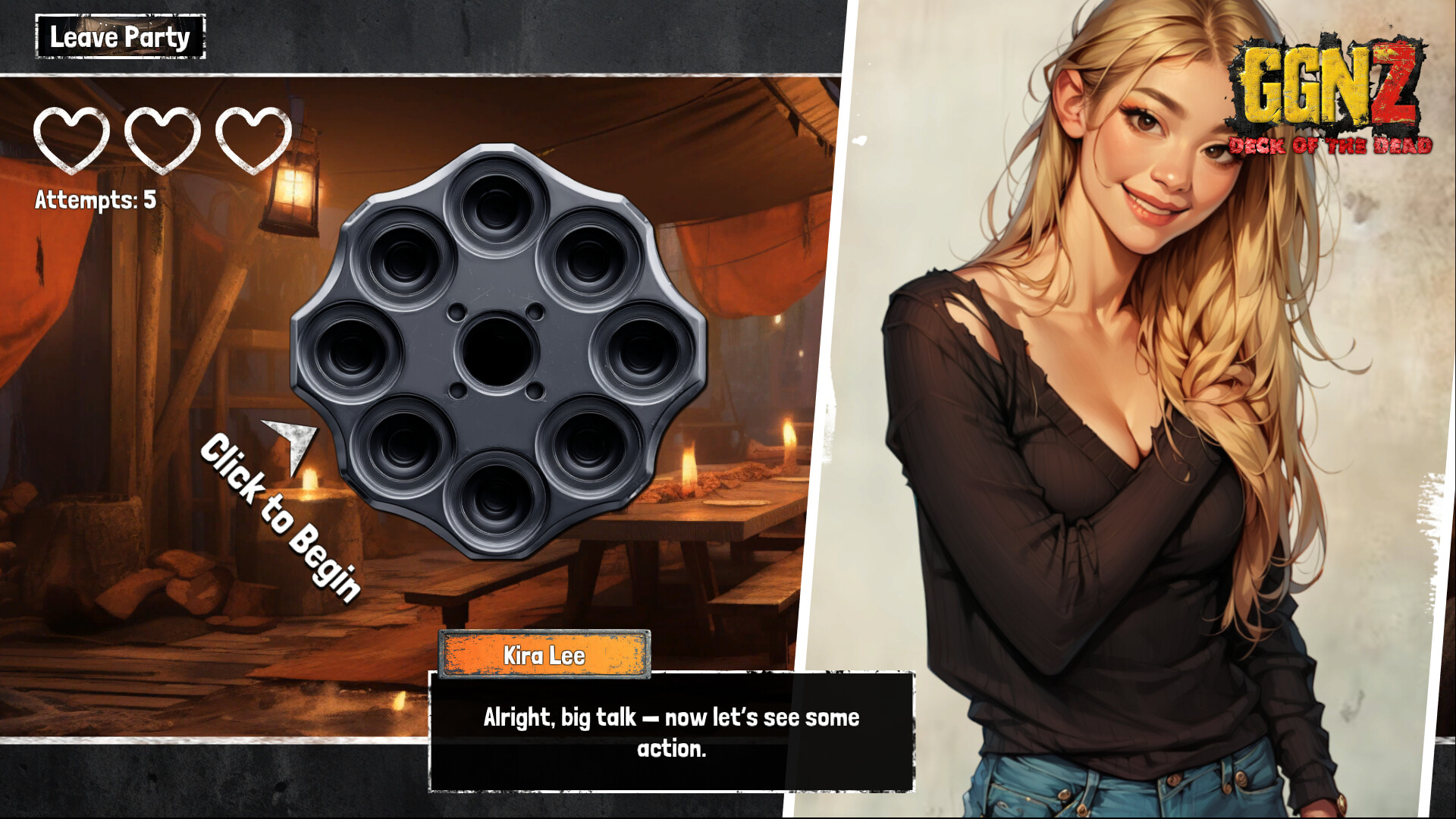
Task: Click the arrow pointing at the cylinder
Action: pyautogui.click(x=290, y=447)
